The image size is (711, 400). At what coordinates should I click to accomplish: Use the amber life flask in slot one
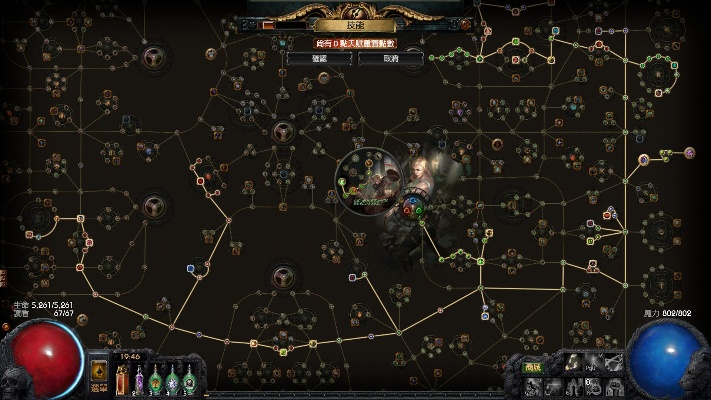click(122, 380)
